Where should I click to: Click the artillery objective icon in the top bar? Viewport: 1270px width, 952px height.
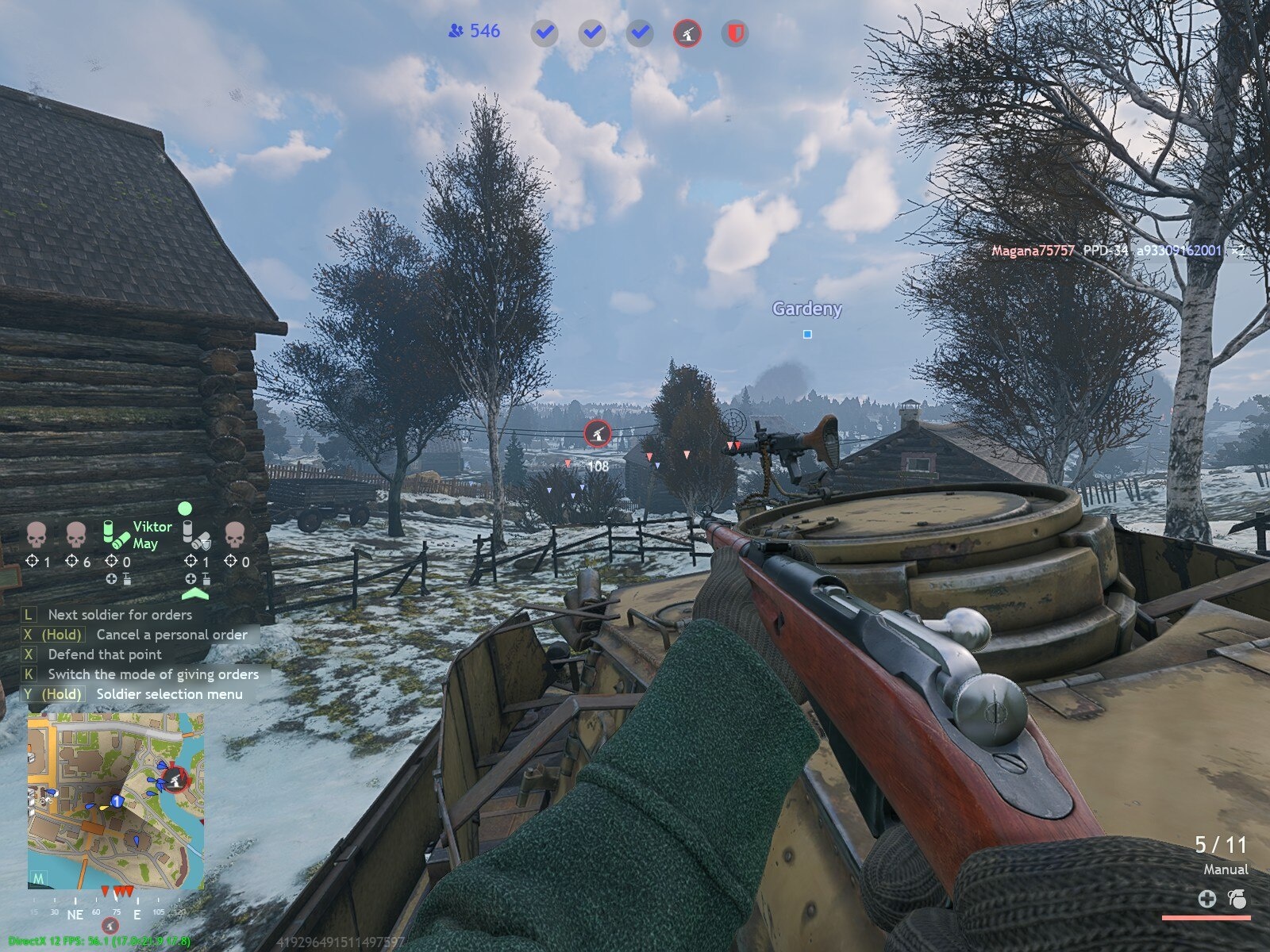[x=687, y=33]
